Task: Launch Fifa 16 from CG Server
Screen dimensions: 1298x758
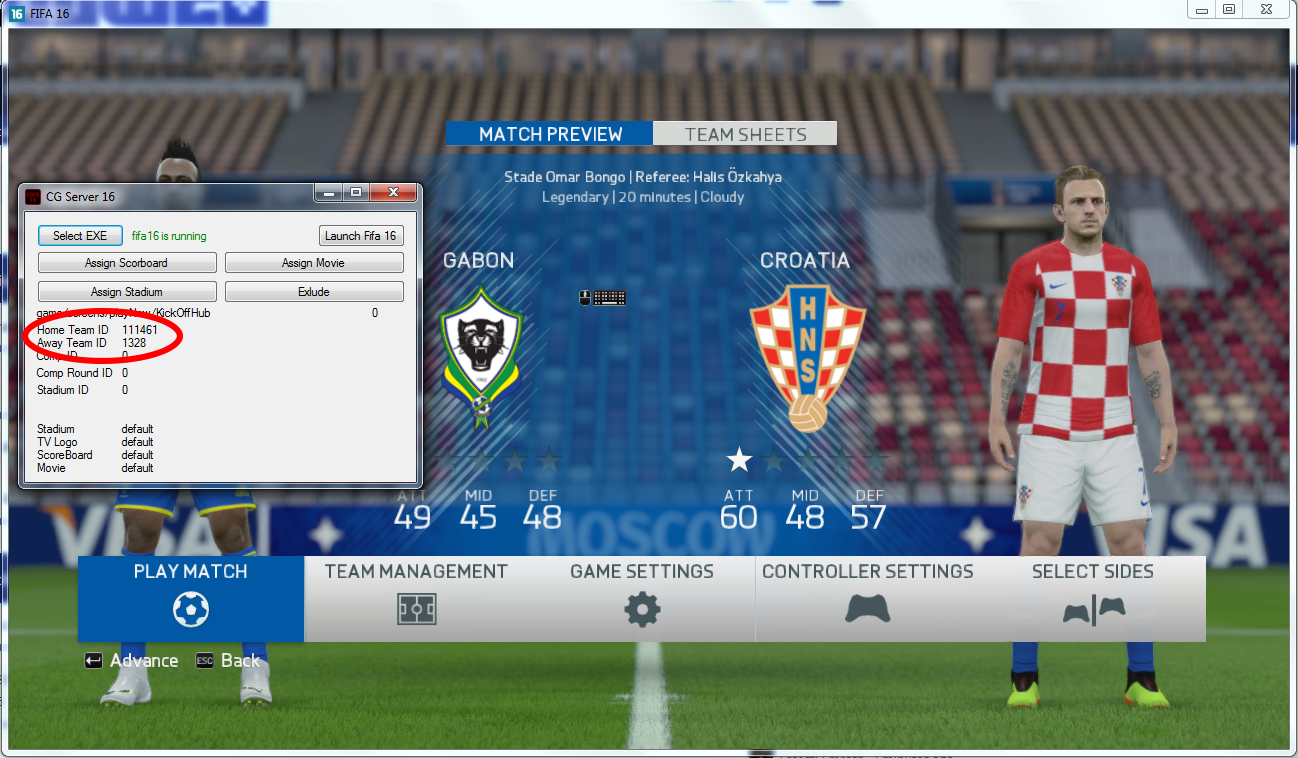Action: 361,236
